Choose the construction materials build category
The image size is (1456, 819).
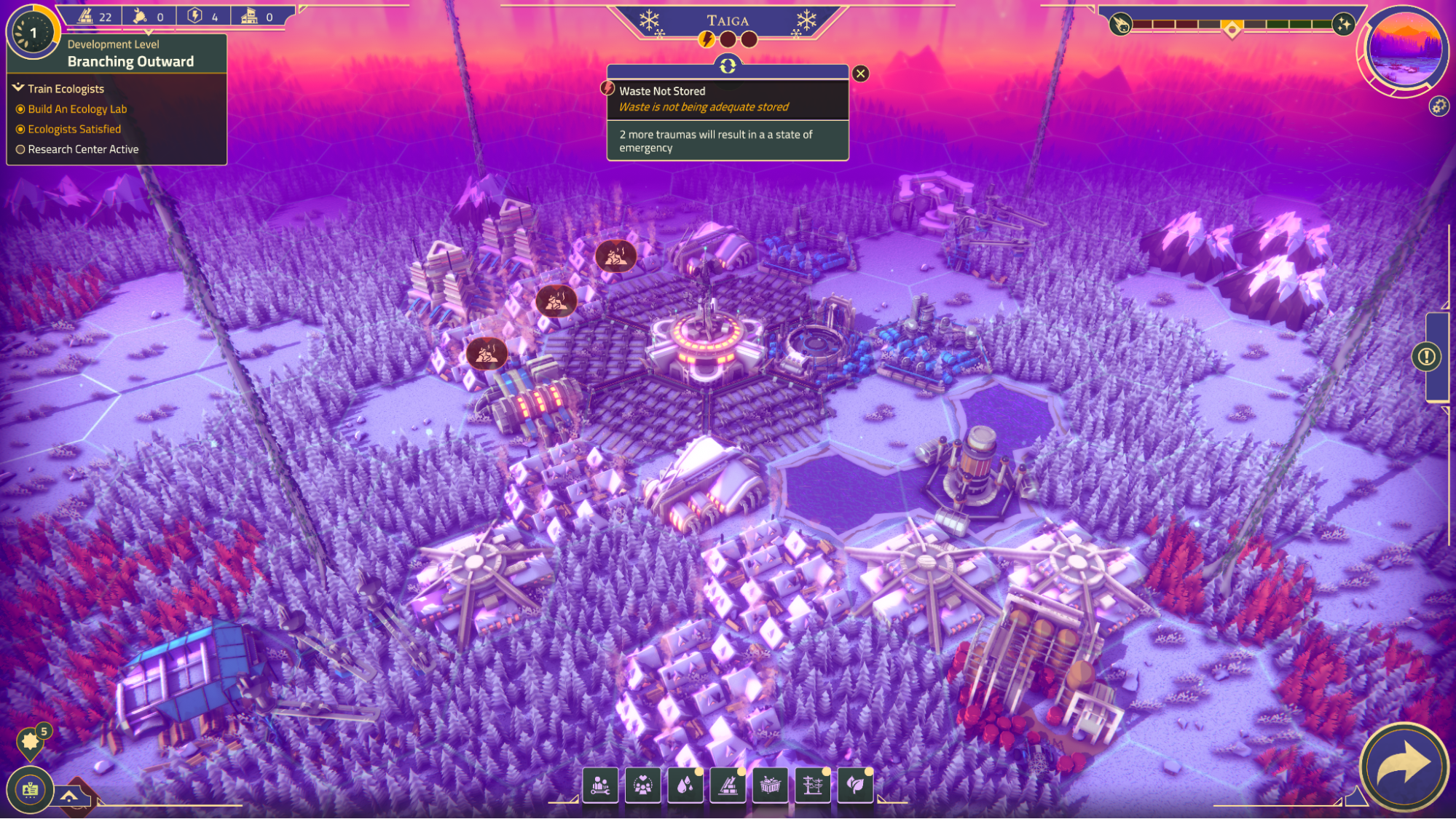click(728, 786)
